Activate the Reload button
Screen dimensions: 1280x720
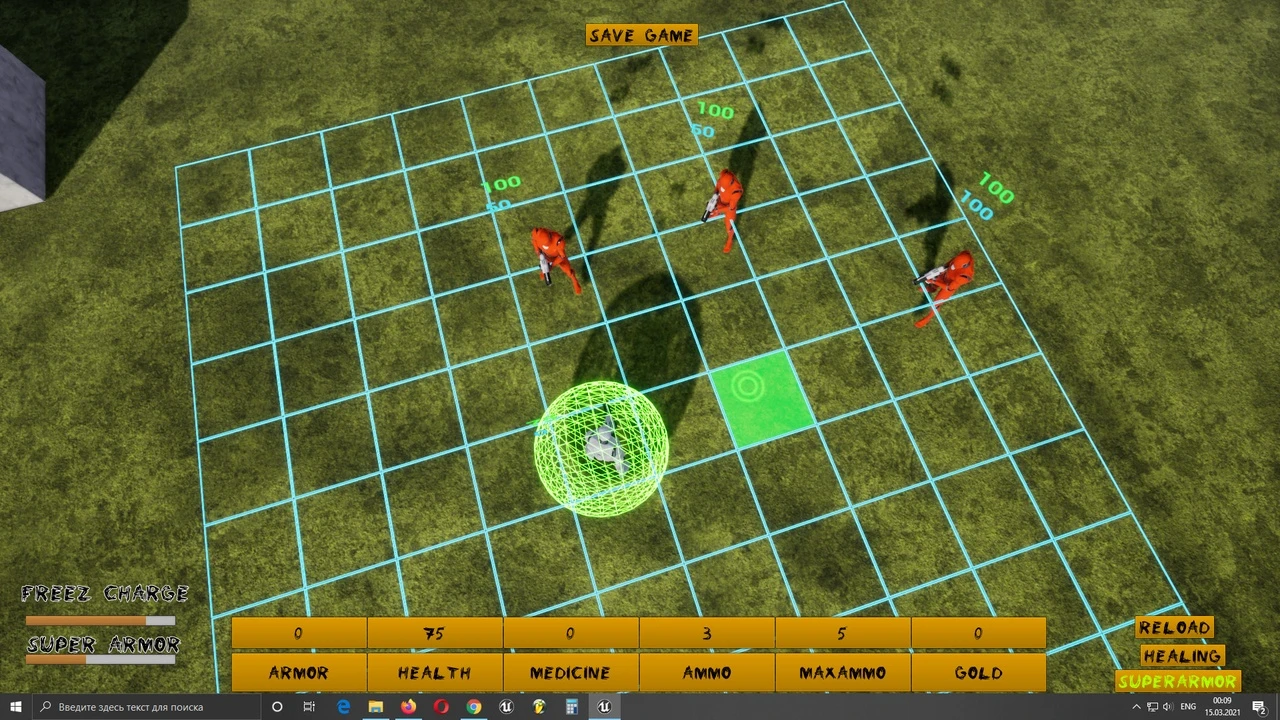click(1174, 628)
